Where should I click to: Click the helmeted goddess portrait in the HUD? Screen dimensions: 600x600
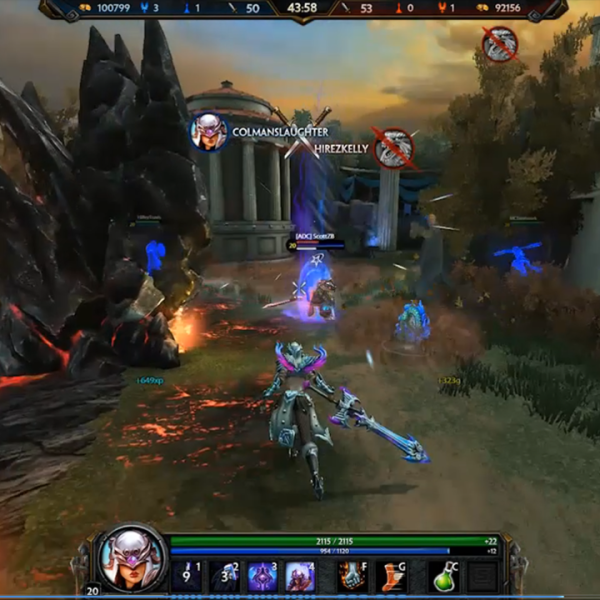(131, 557)
